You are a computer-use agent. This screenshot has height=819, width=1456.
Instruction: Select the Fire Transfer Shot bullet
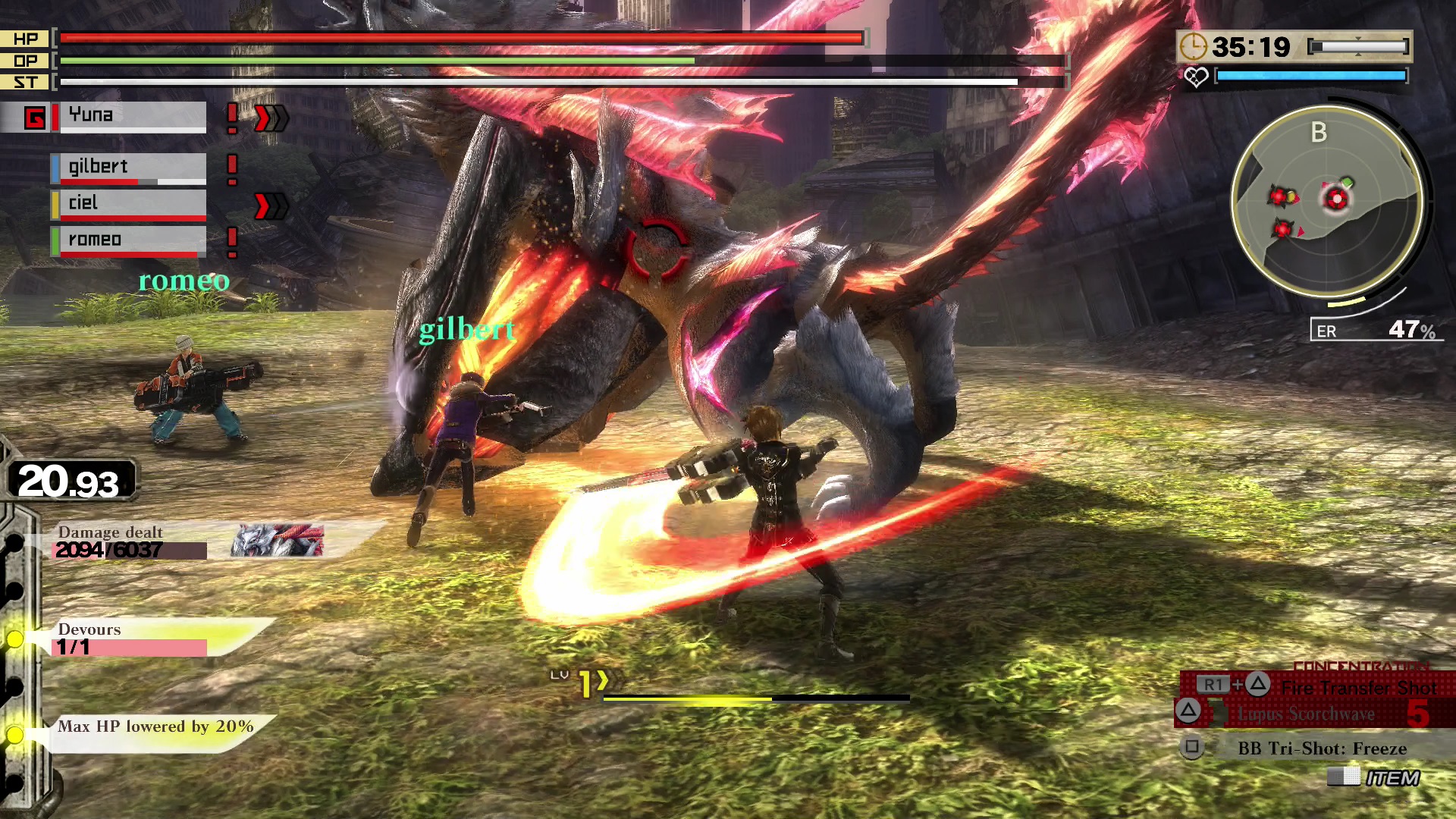(x=1357, y=687)
